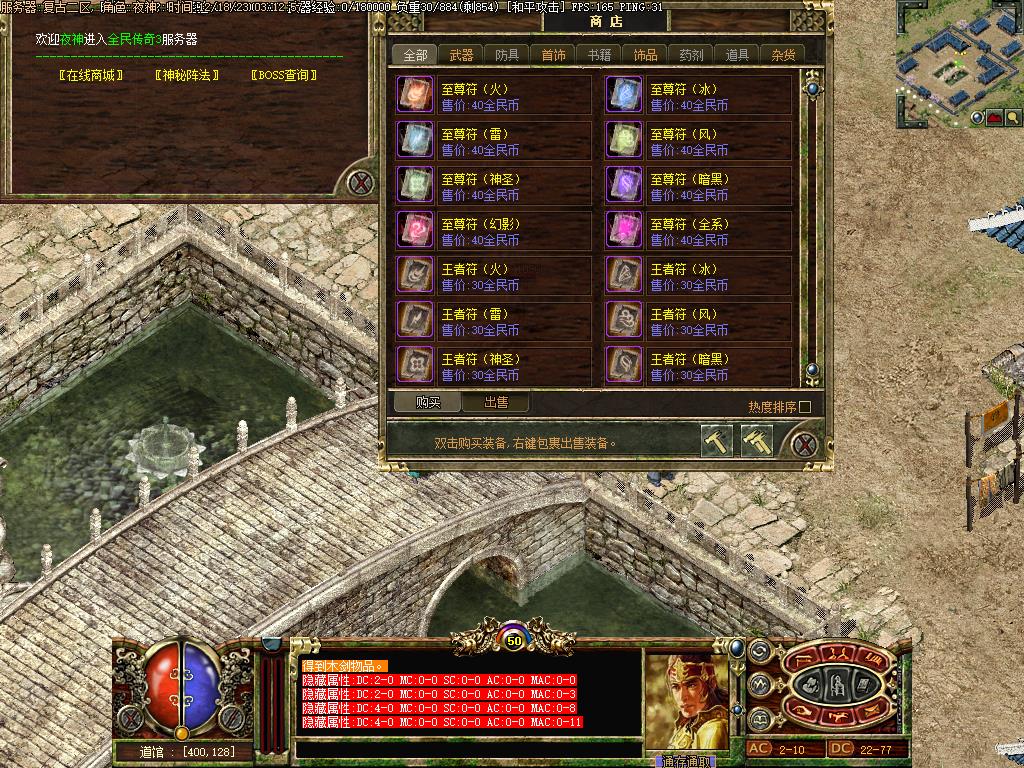
Task: Open the BOSS查询 link
Action: tap(285, 75)
